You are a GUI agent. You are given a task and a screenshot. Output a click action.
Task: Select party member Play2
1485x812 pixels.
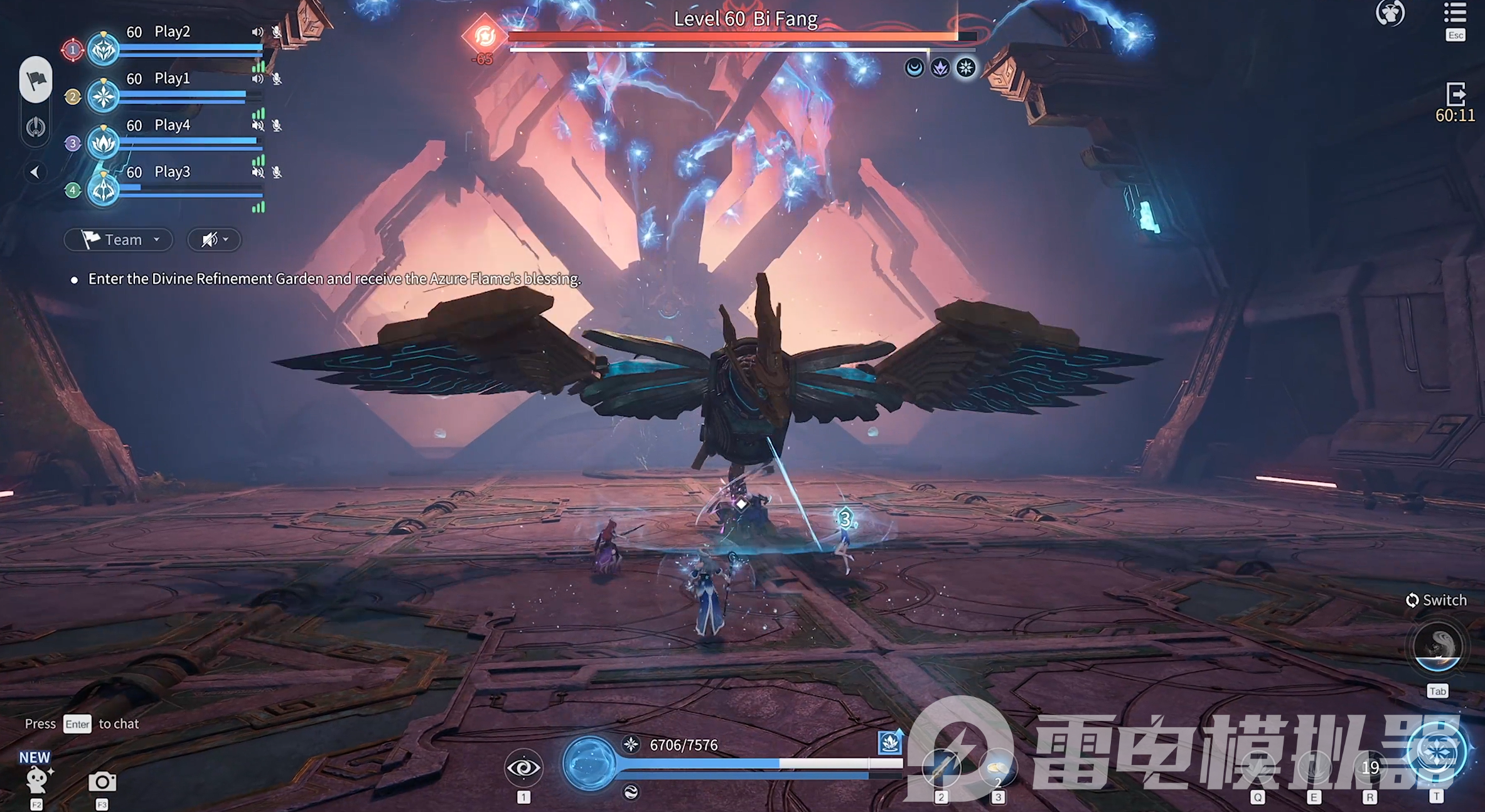tap(171, 32)
